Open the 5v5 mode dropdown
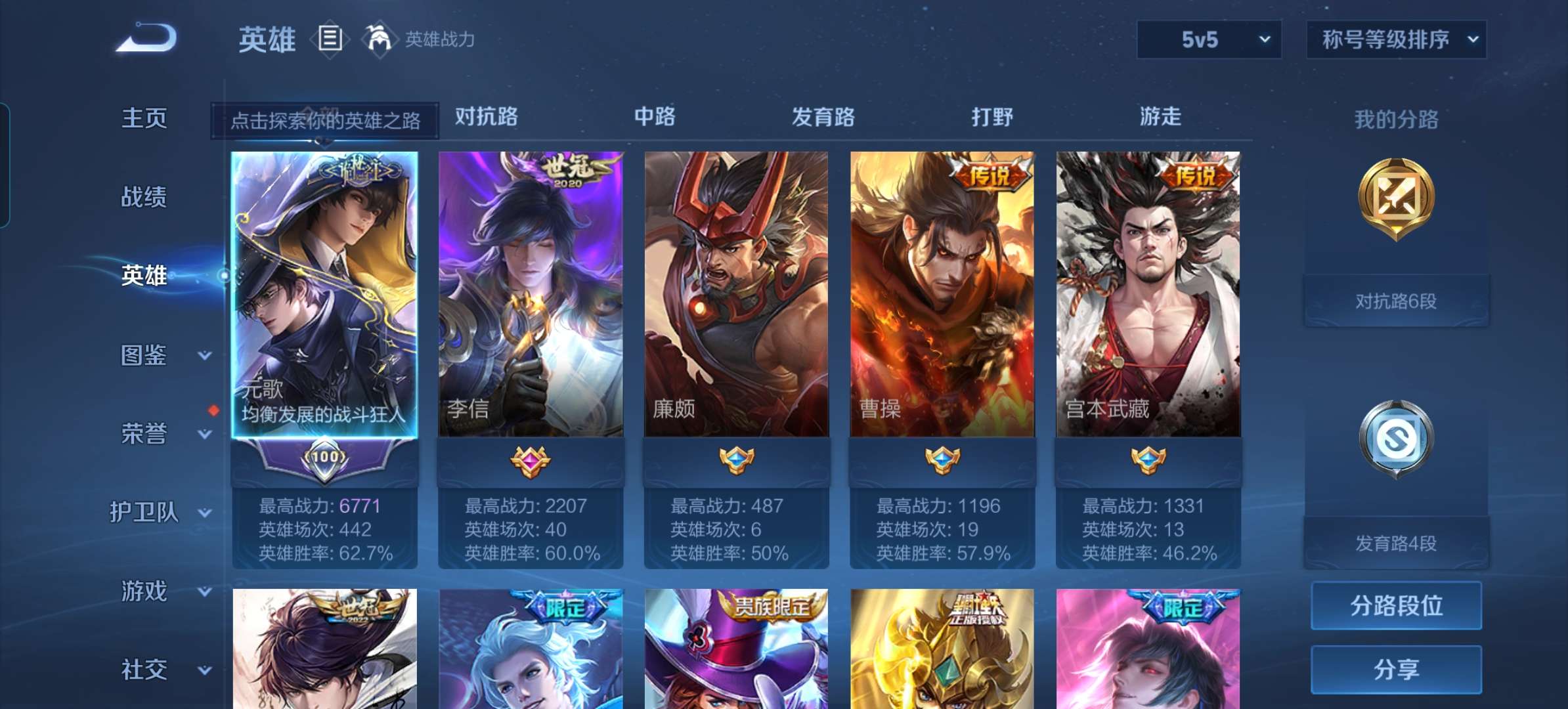 point(1208,39)
